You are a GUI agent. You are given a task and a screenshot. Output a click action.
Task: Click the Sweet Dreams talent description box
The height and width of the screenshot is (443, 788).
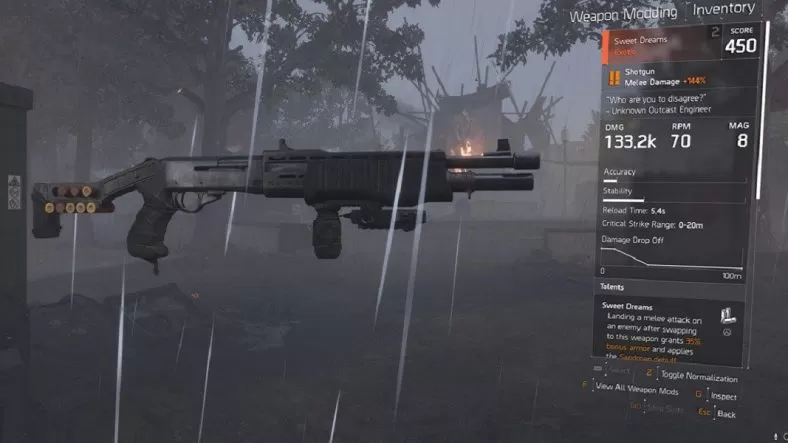pos(660,331)
